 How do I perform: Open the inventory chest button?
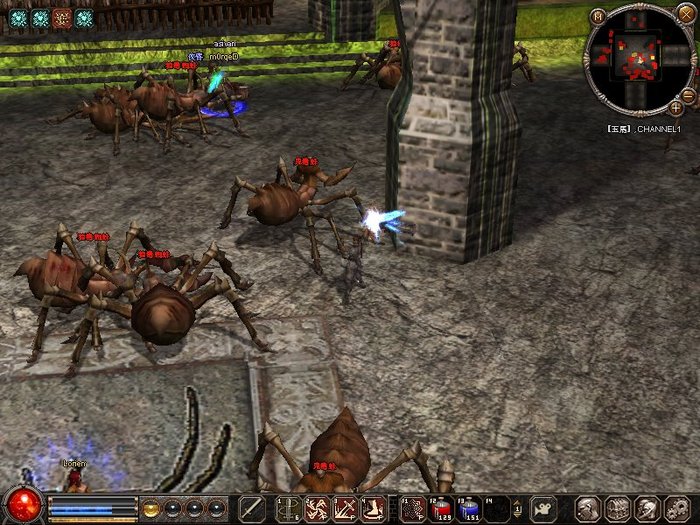(617, 508)
